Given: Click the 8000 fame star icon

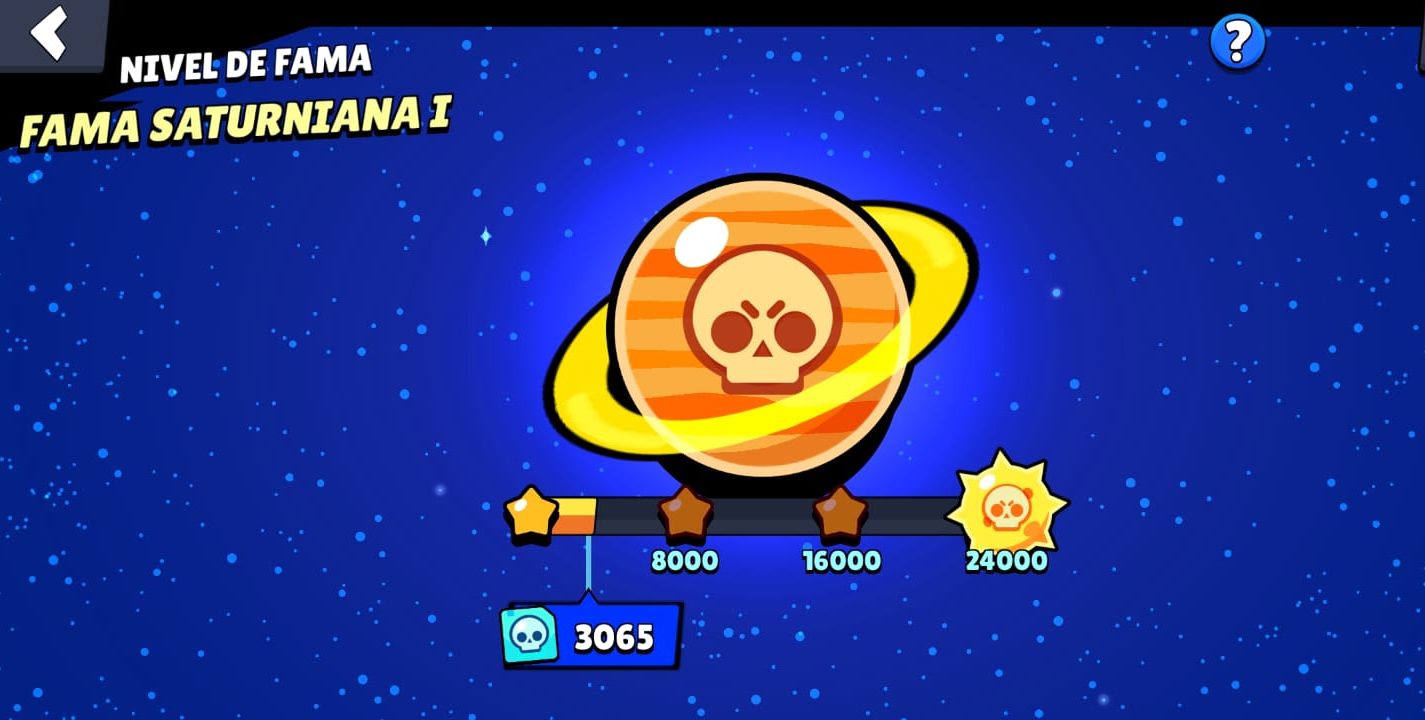Looking at the screenshot, I should tap(686, 515).
